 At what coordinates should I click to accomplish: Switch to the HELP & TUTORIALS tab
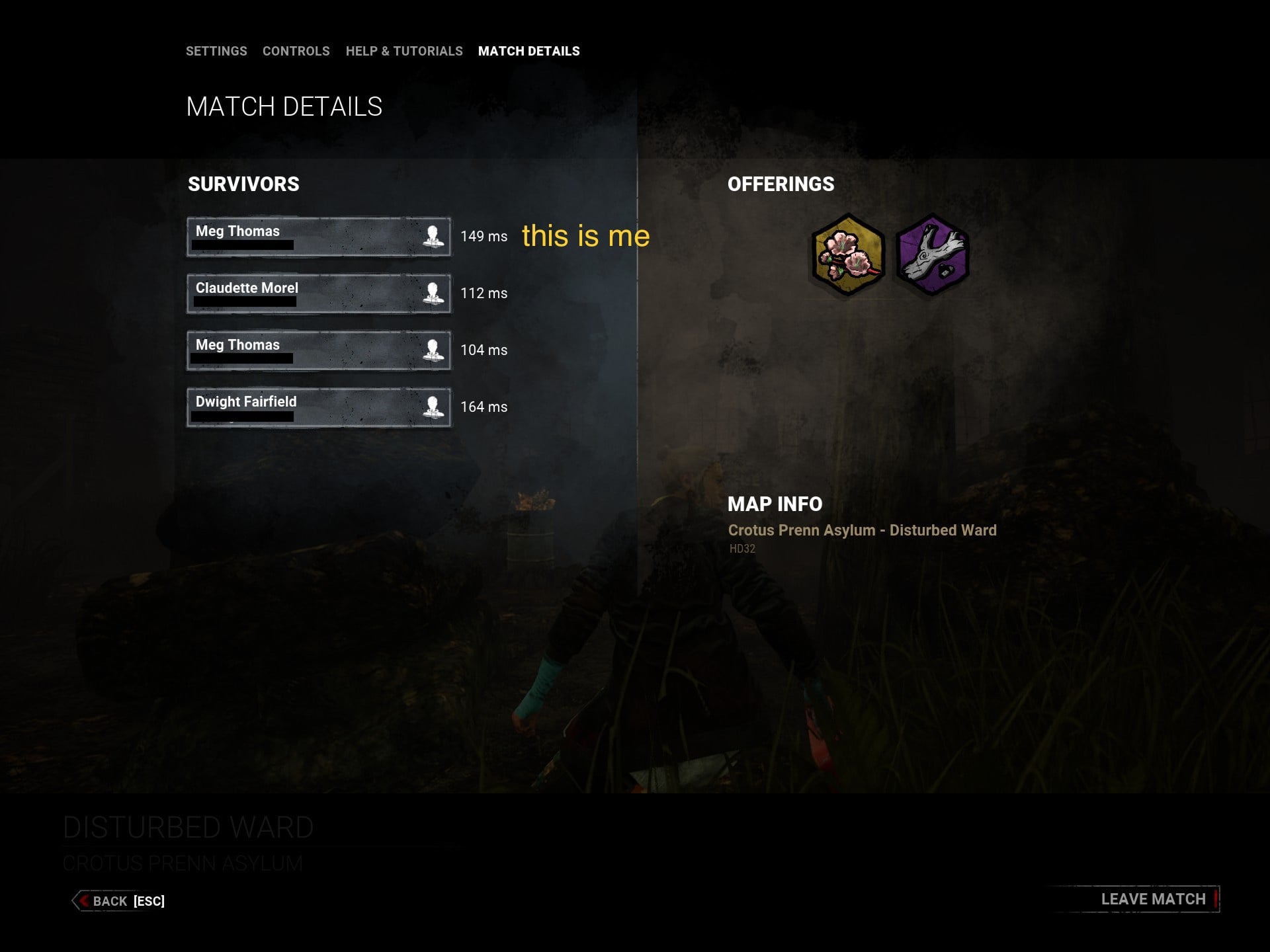click(x=404, y=51)
